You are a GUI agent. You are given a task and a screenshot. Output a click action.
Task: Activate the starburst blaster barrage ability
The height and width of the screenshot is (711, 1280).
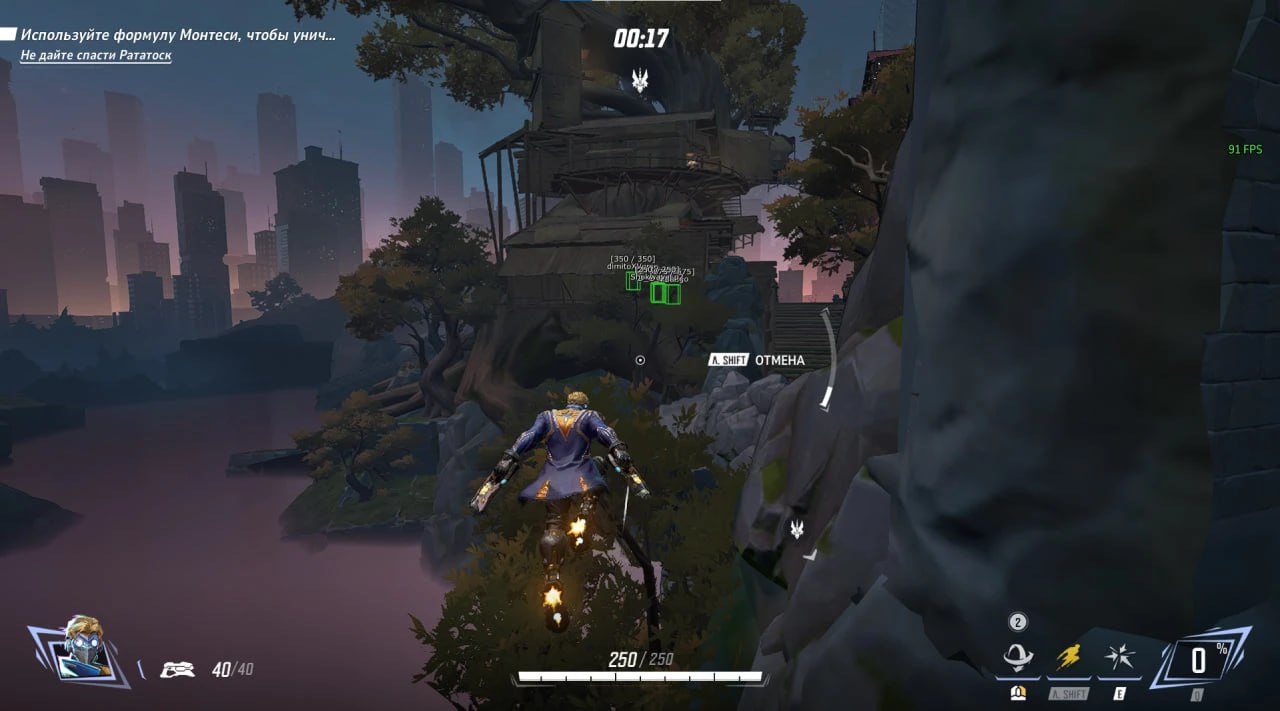(x=1118, y=658)
